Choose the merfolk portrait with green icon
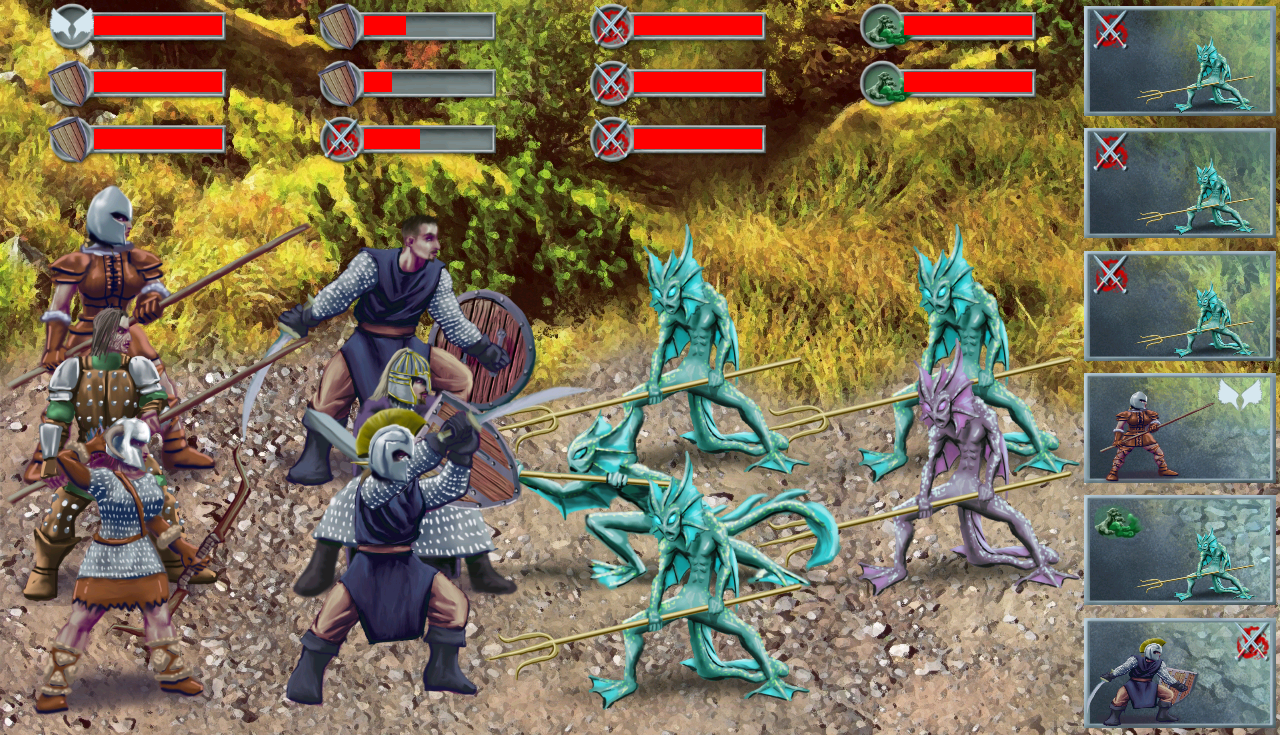The height and width of the screenshot is (735, 1280). (1179, 550)
